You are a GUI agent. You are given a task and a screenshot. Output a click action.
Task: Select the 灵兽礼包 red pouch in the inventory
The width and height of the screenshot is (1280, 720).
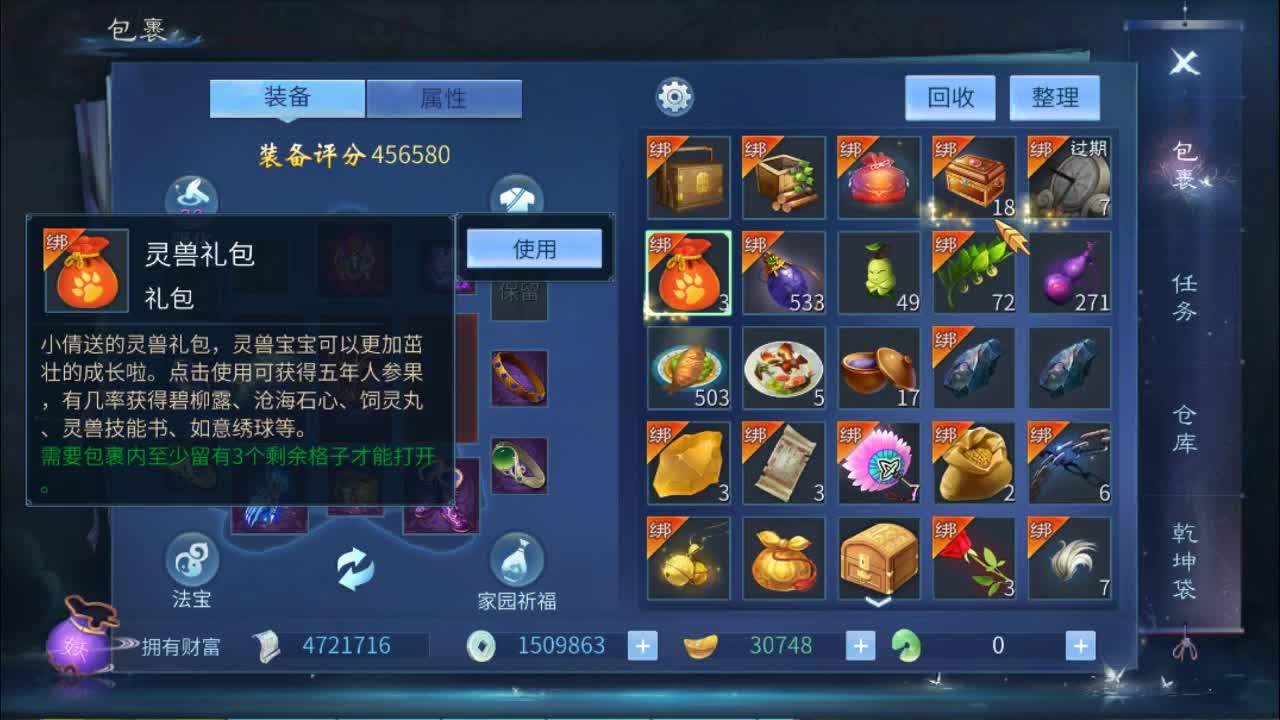pyautogui.click(x=688, y=272)
